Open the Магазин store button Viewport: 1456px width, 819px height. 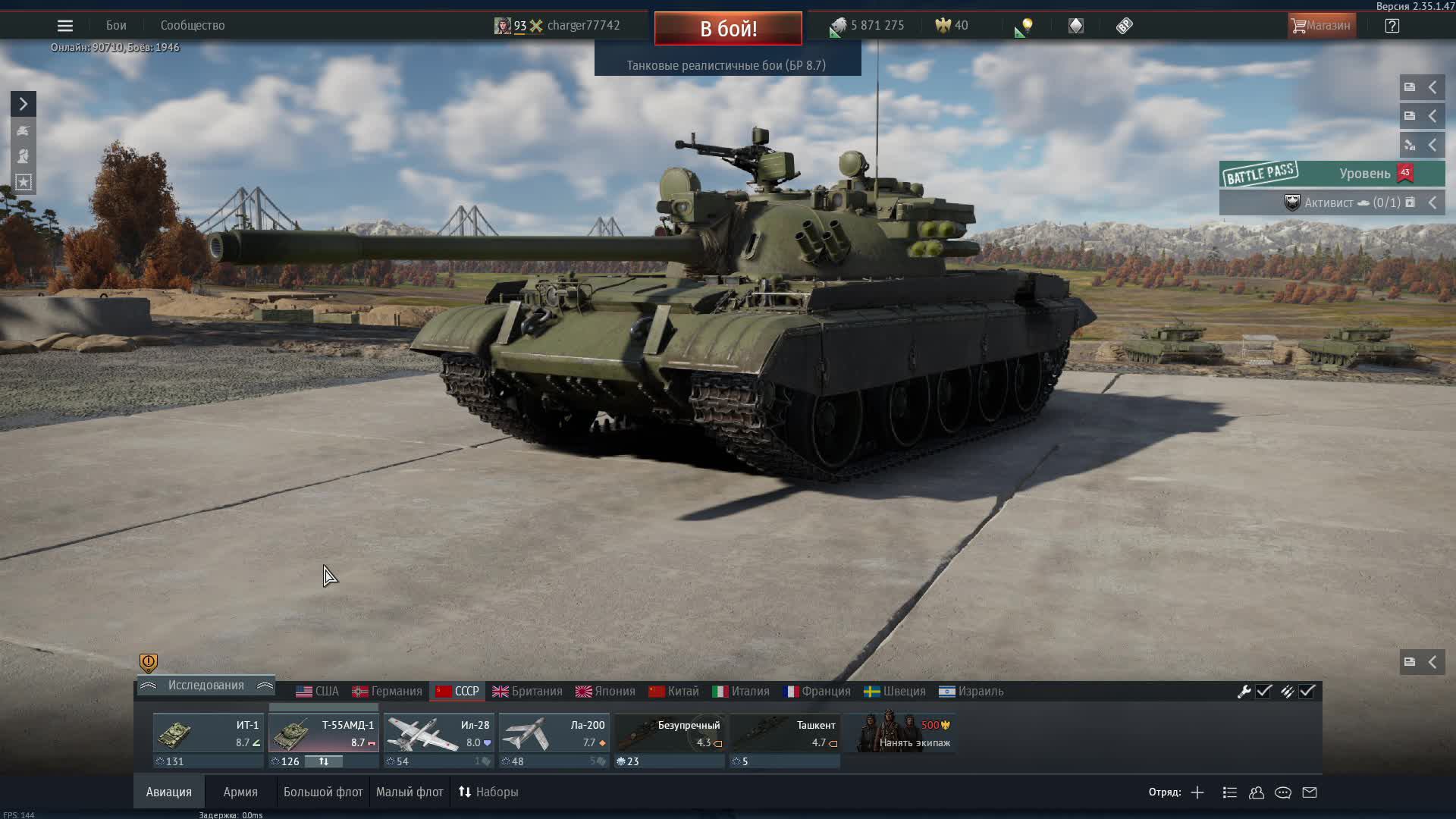1322,25
